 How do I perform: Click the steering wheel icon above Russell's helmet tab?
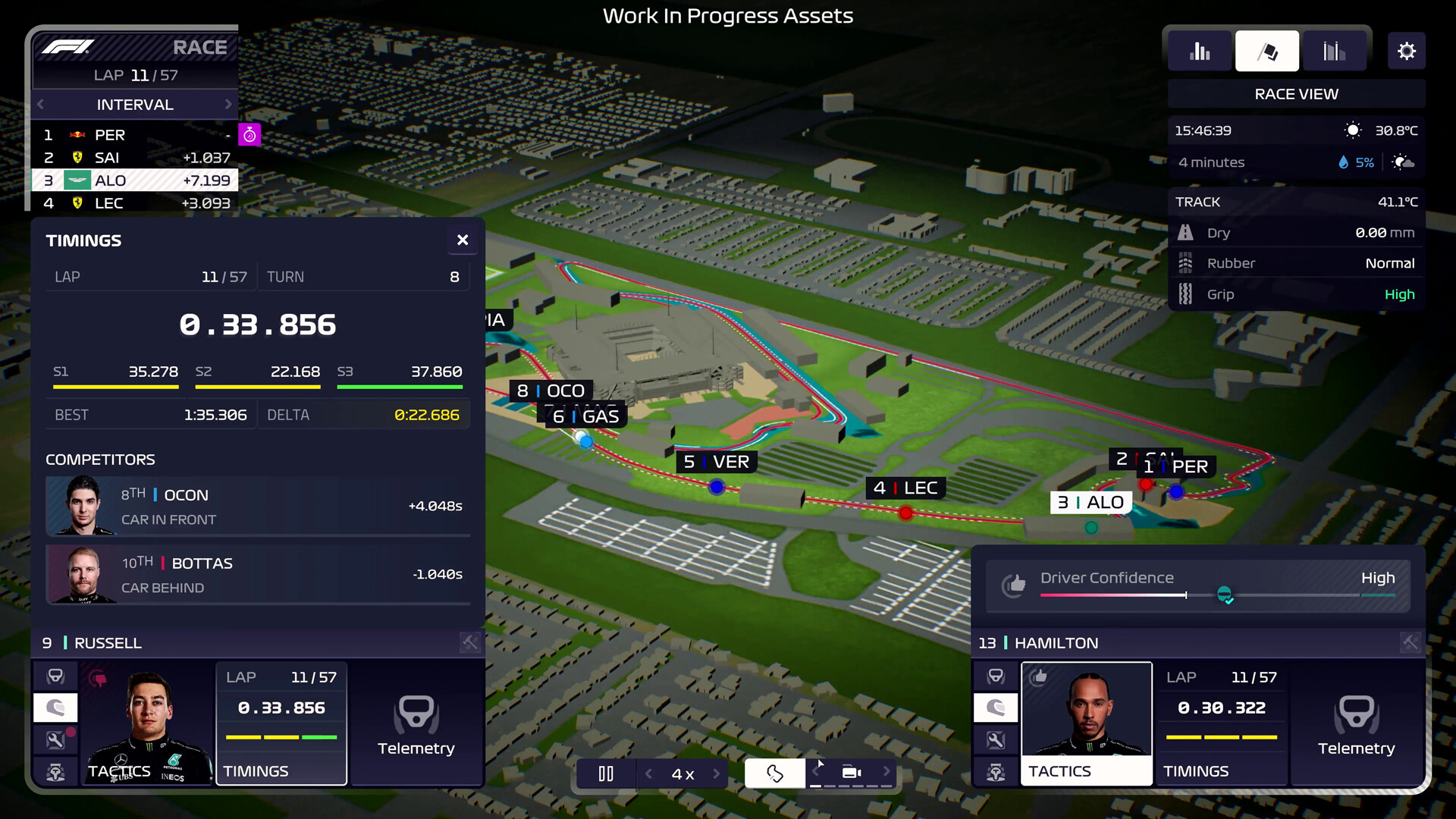point(55,676)
